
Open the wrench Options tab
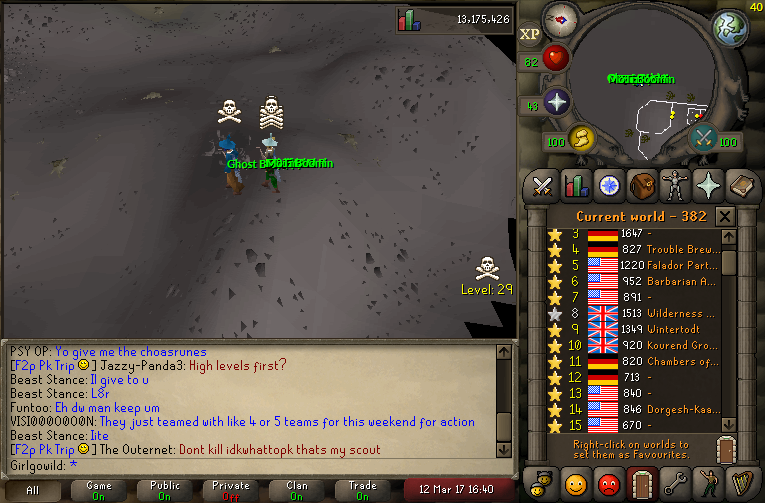tap(674, 481)
